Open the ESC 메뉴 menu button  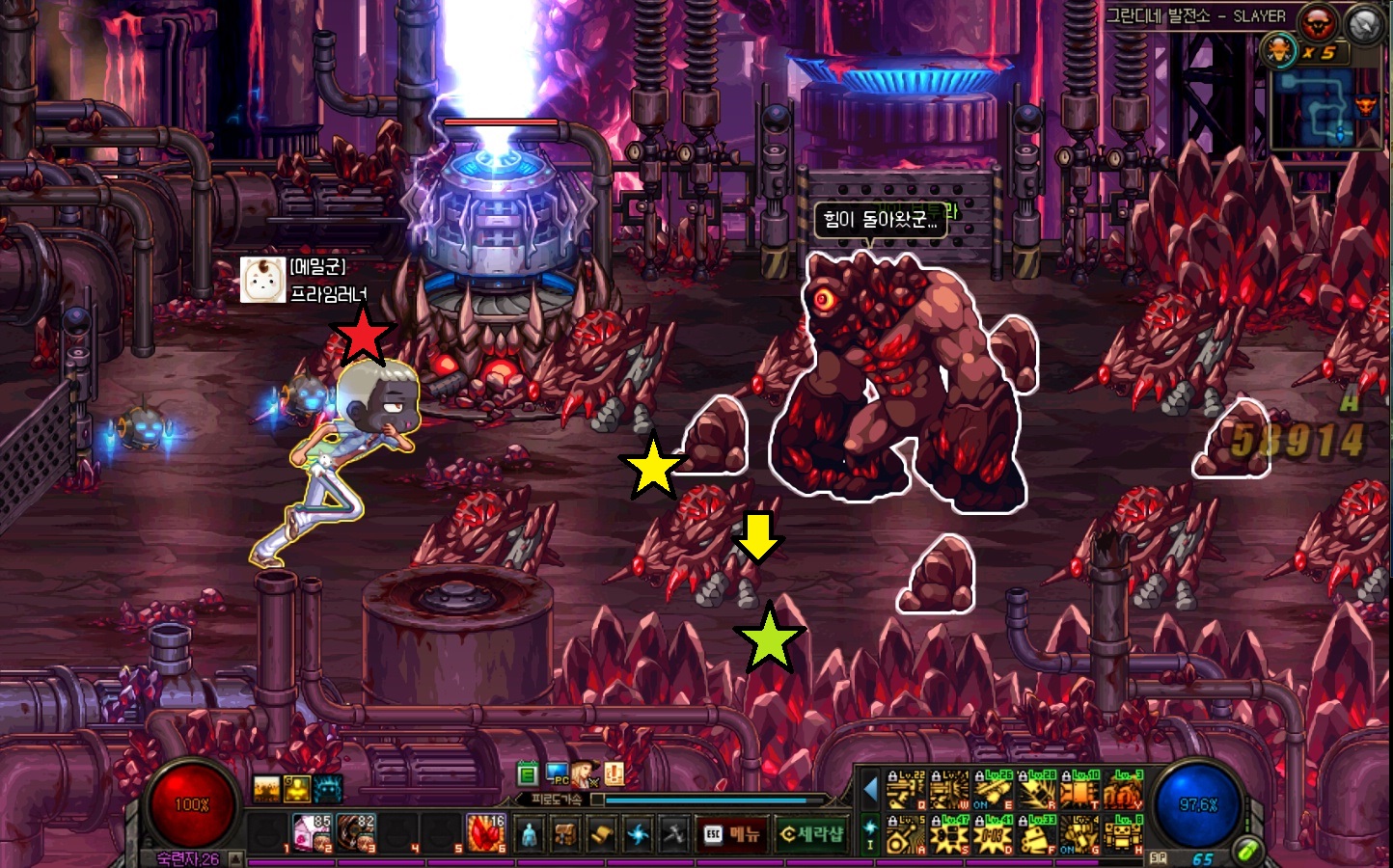(731, 834)
